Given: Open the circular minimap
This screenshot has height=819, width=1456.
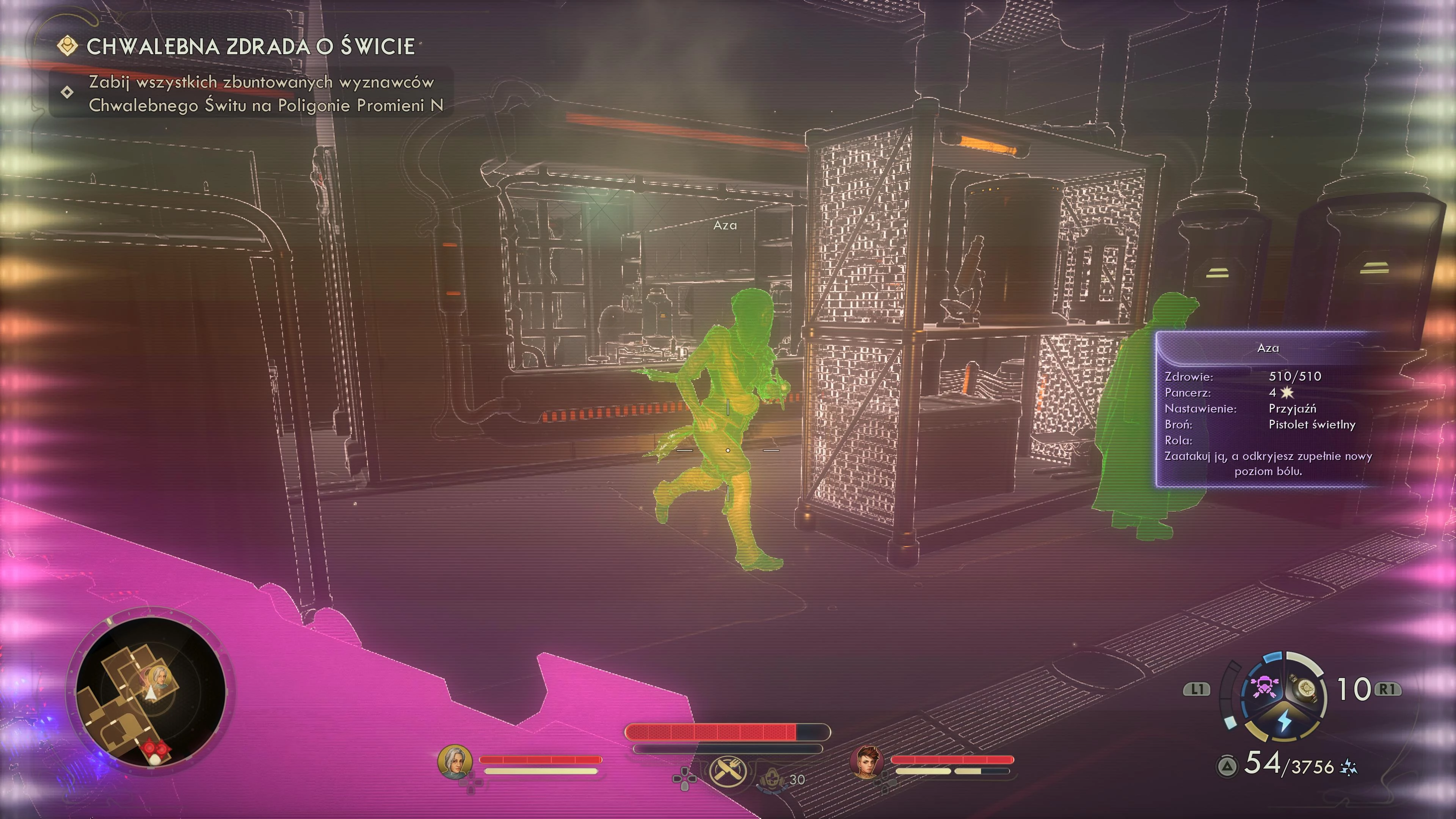Looking at the screenshot, I should pos(151,691).
